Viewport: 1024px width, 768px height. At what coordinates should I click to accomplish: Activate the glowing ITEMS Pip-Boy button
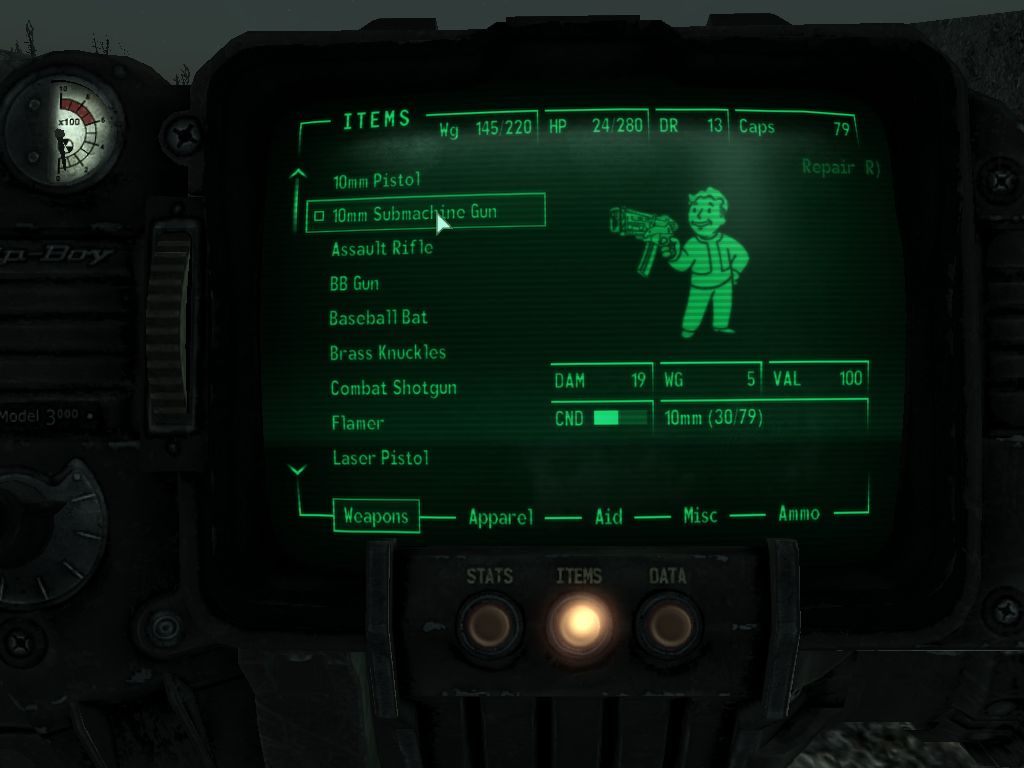pos(579,624)
